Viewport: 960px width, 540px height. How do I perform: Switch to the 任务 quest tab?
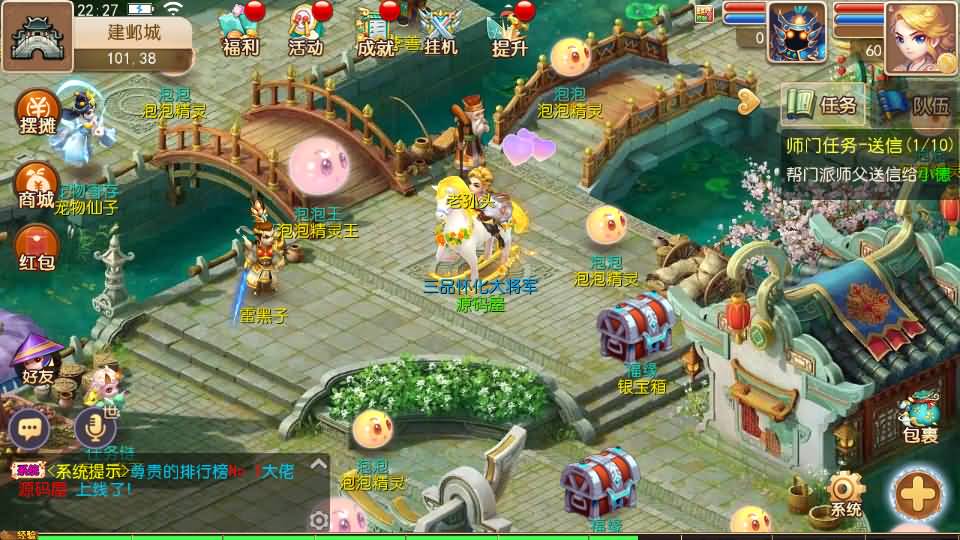823,103
